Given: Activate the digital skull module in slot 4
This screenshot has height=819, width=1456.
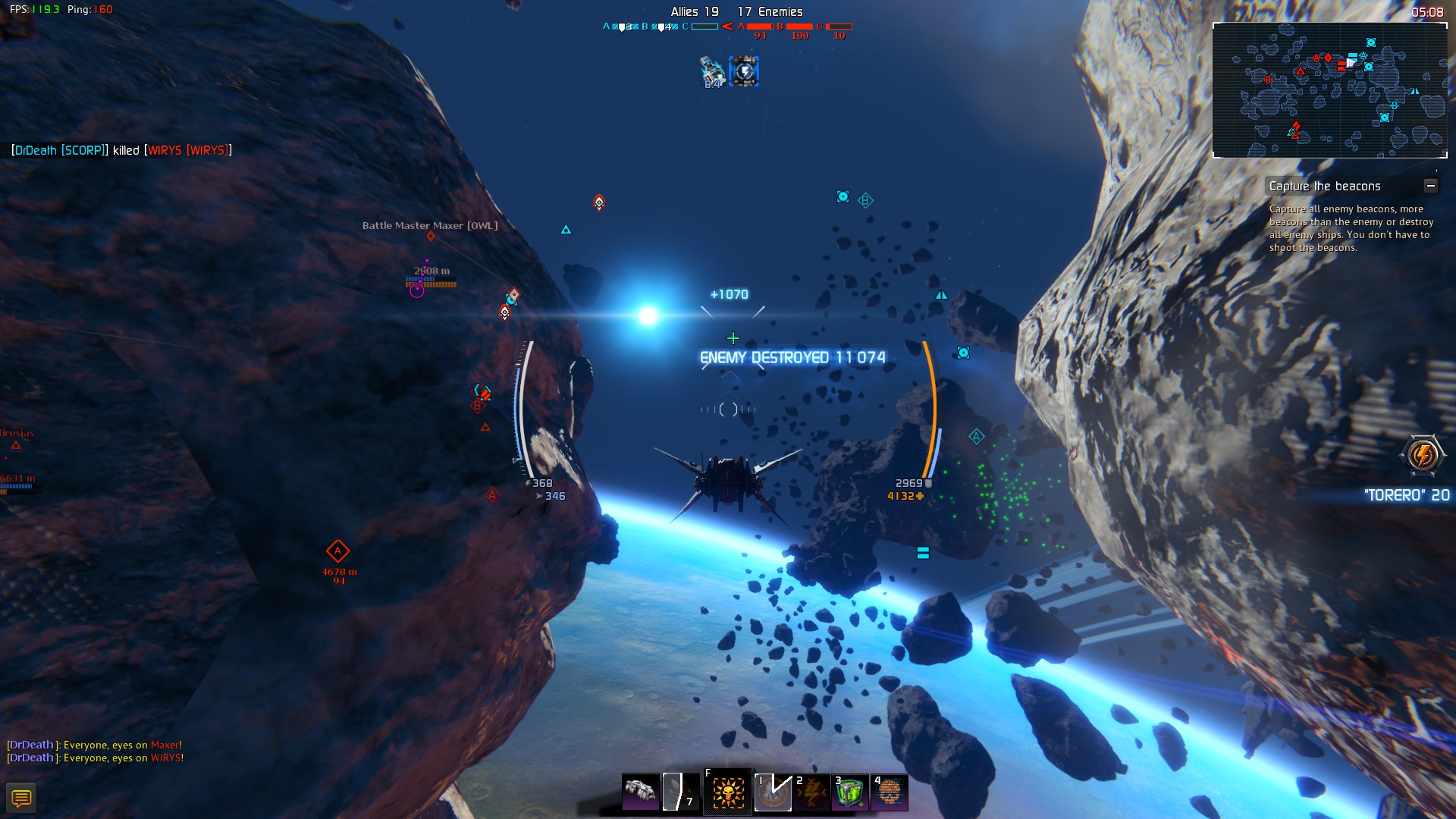Looking at the screenshot, I should (890, 792).
